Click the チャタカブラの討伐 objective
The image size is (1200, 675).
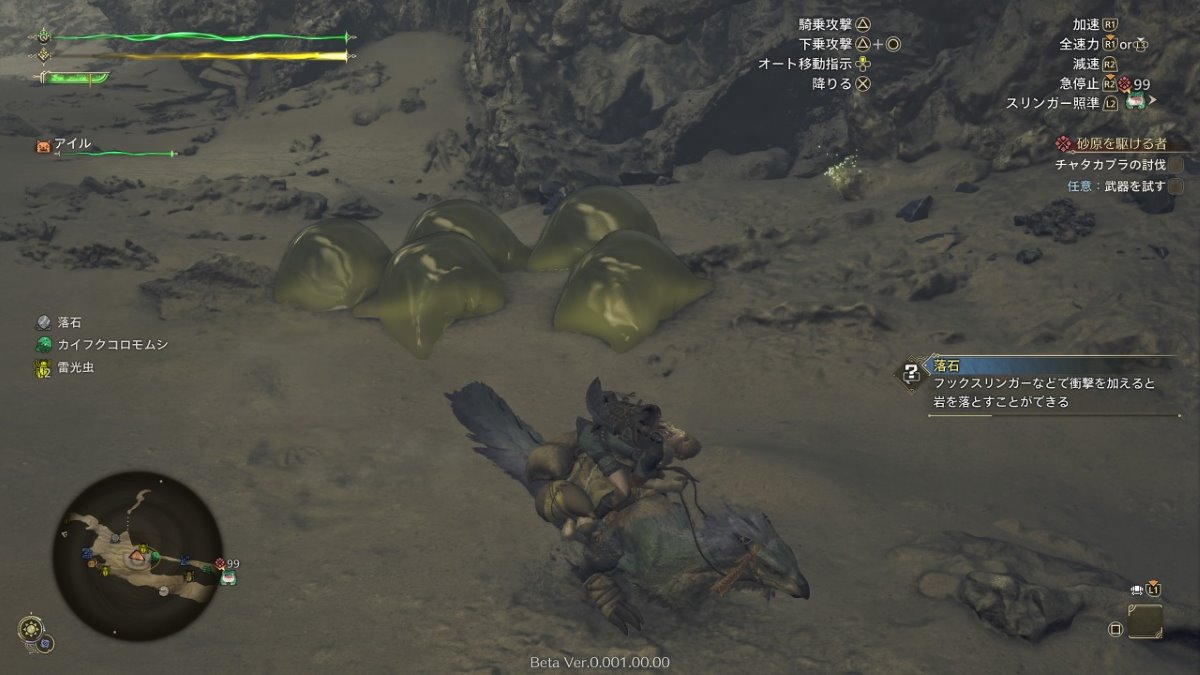[1110, 164]
